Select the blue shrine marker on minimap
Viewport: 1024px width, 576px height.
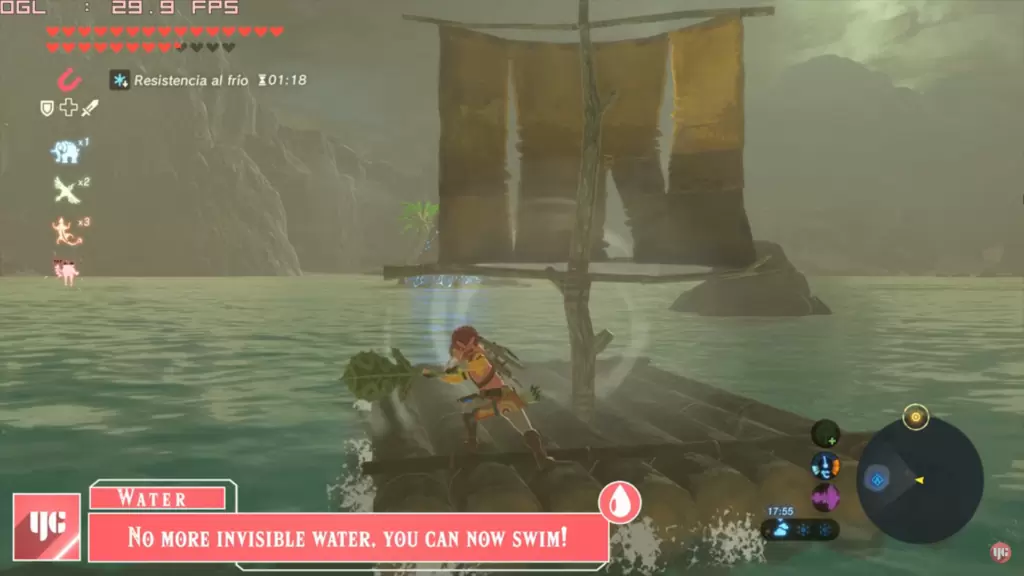tap(877, 480)
